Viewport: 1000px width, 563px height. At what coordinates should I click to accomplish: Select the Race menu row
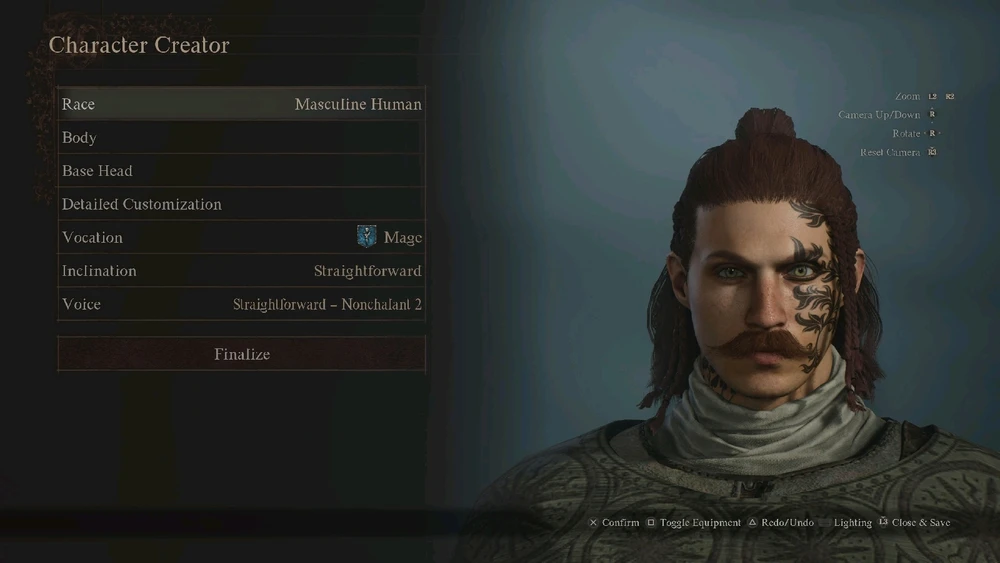(x=241, y=104)
